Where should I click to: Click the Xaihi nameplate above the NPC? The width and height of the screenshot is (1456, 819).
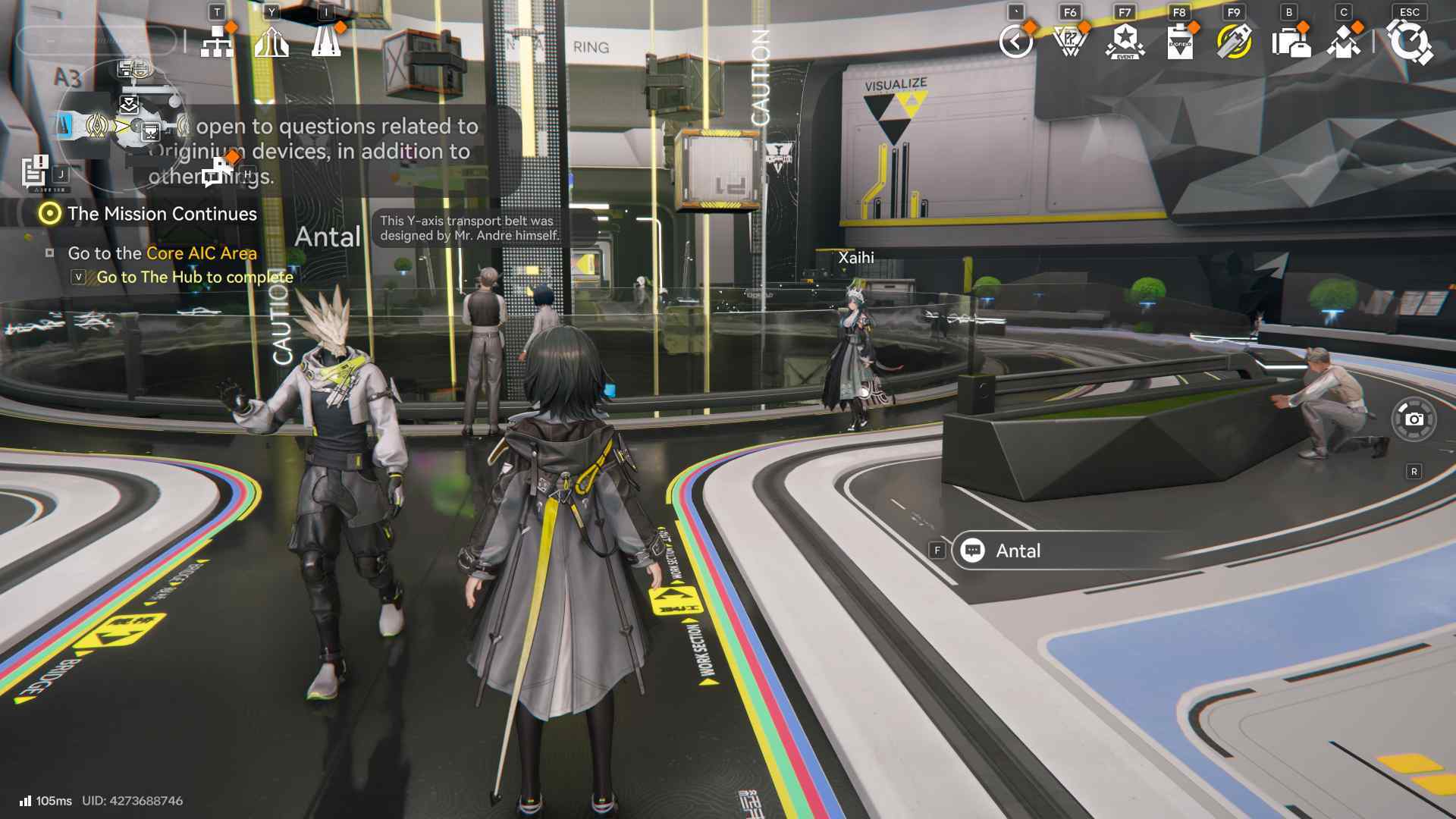[855, 258]
